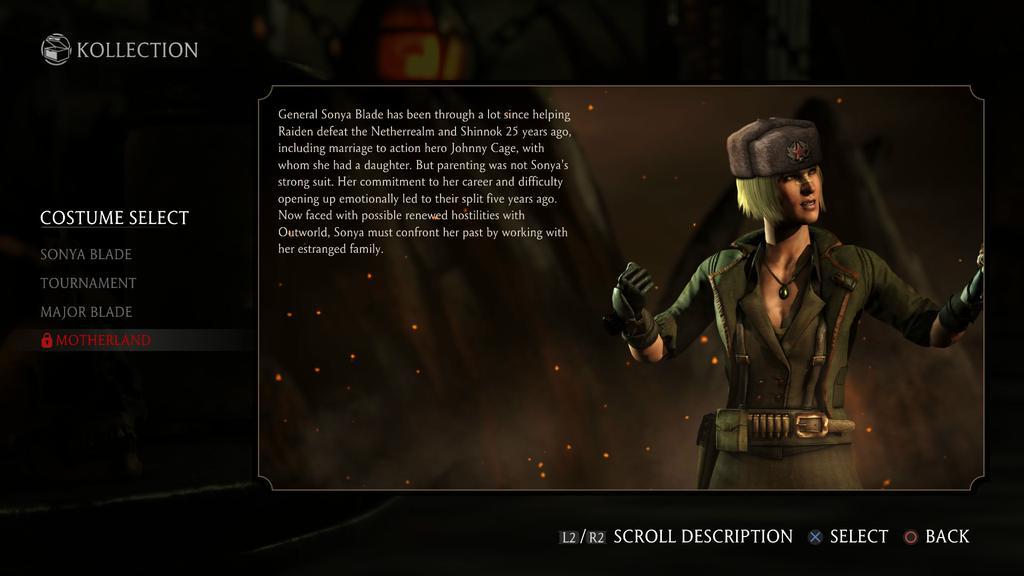This screenshot has height=576, width=1024.
Task: Pick the Major Blade costume
Action: 86,312
